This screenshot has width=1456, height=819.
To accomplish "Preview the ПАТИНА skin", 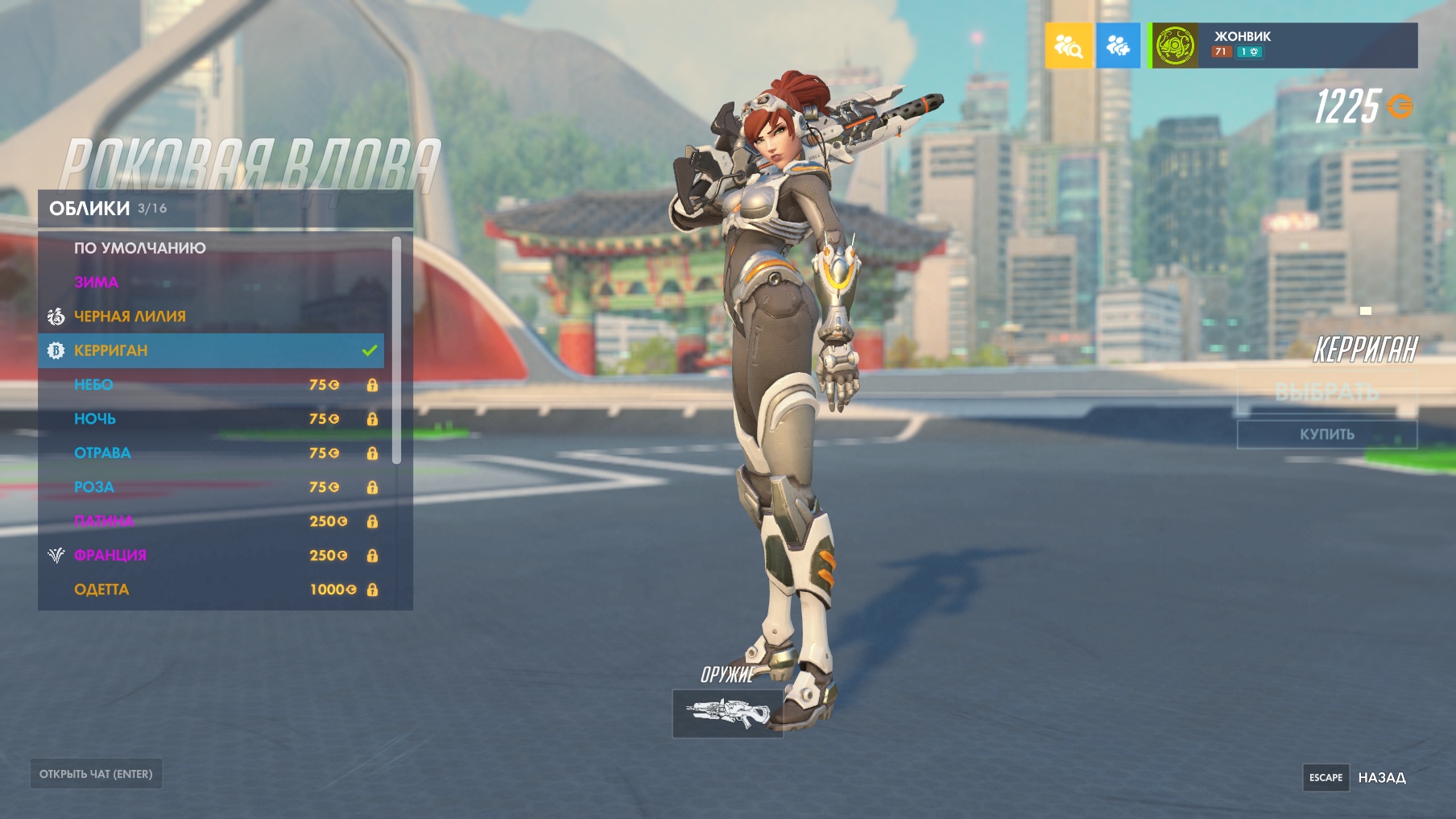I will point(211,521).
